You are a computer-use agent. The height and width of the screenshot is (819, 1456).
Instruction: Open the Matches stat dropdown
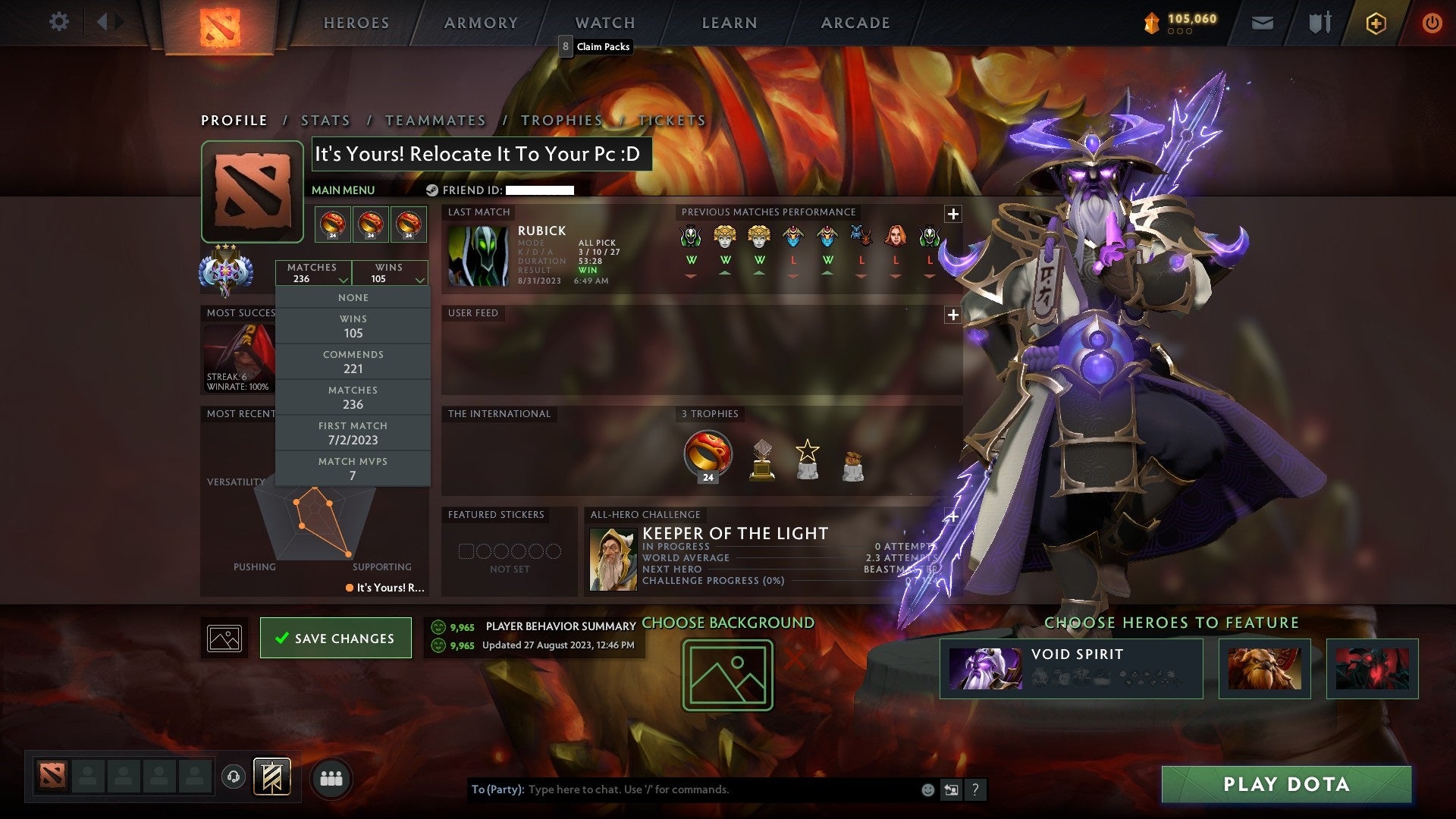pos(314,272)
